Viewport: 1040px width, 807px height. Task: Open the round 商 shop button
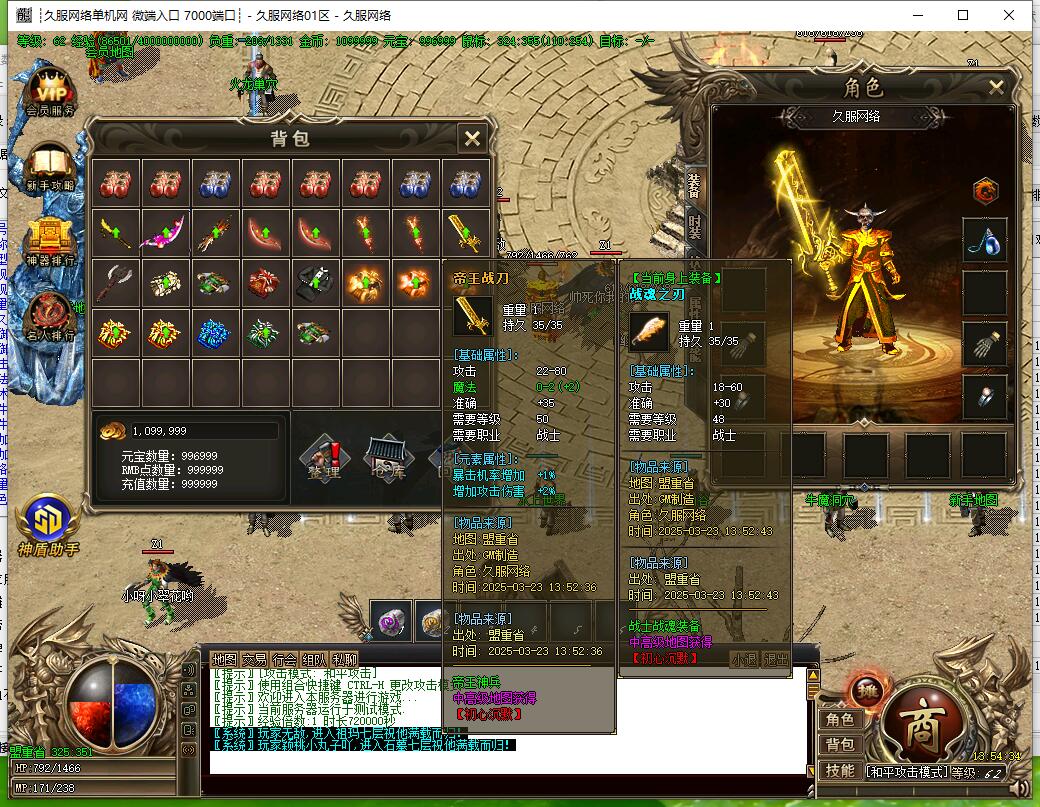[918, 720]
